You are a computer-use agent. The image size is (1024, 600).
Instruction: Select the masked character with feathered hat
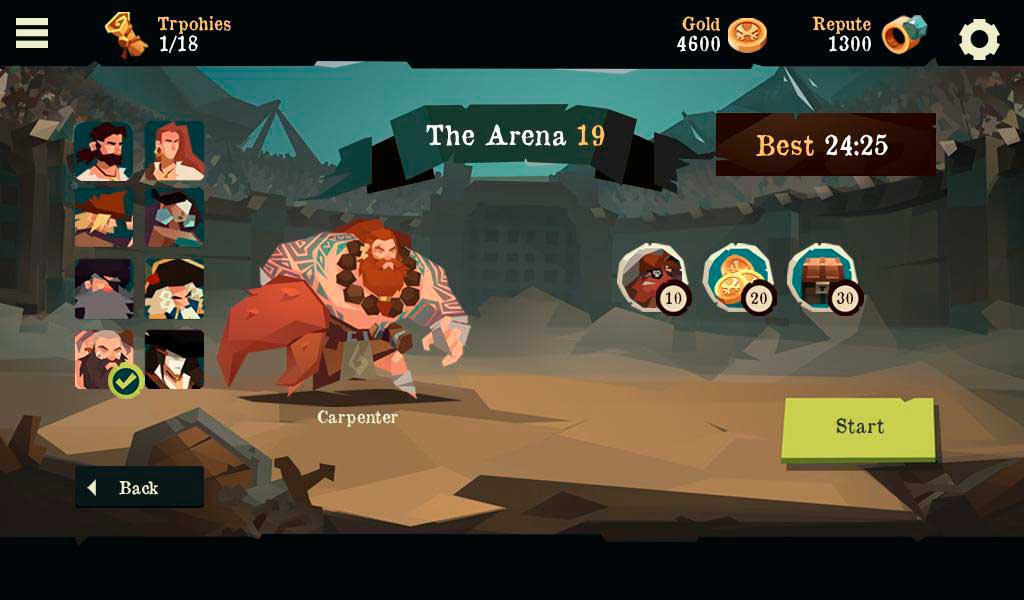pyautogui.click(x=174, y=218)
